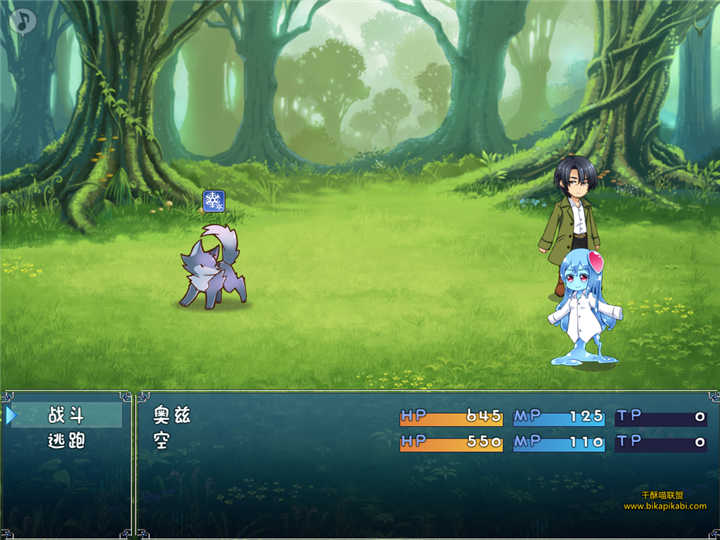Viewport: 720px width, 540px height.
Task: Select party member 奥兹 in status list
Action: point(171,415)
